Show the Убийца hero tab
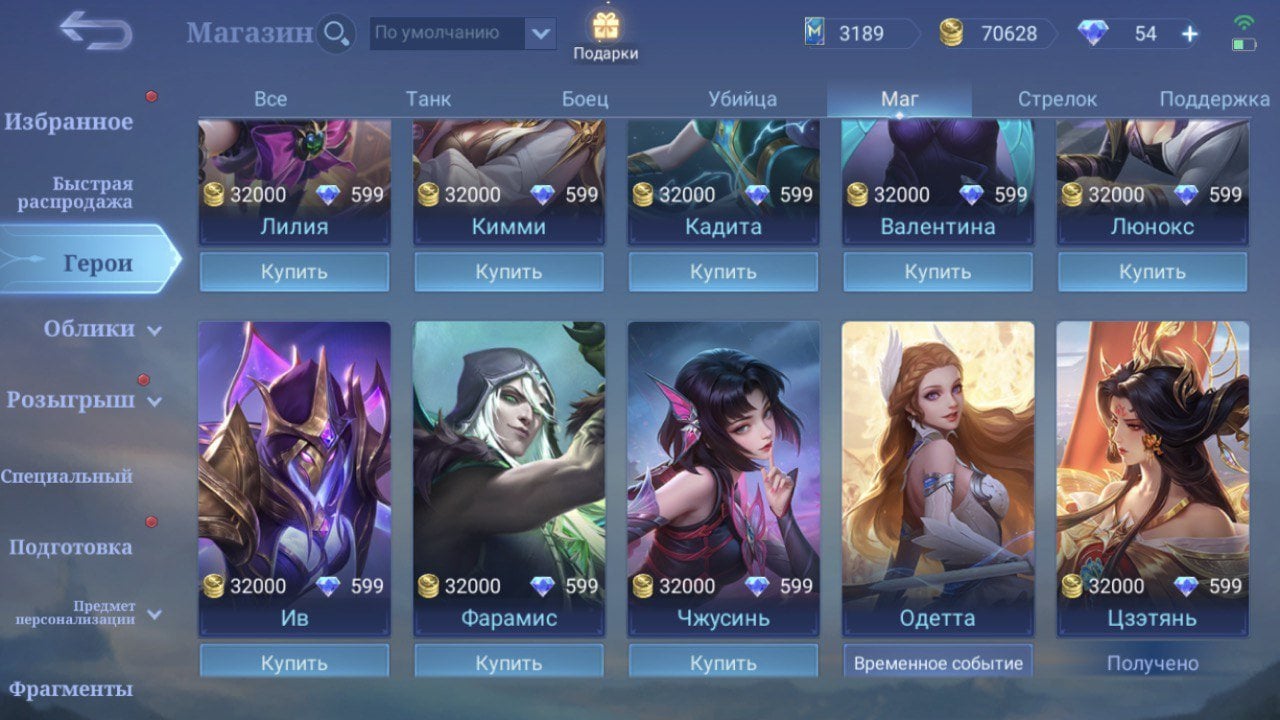This screenshot has height=720, width=1280. click(x=742, y=99)
